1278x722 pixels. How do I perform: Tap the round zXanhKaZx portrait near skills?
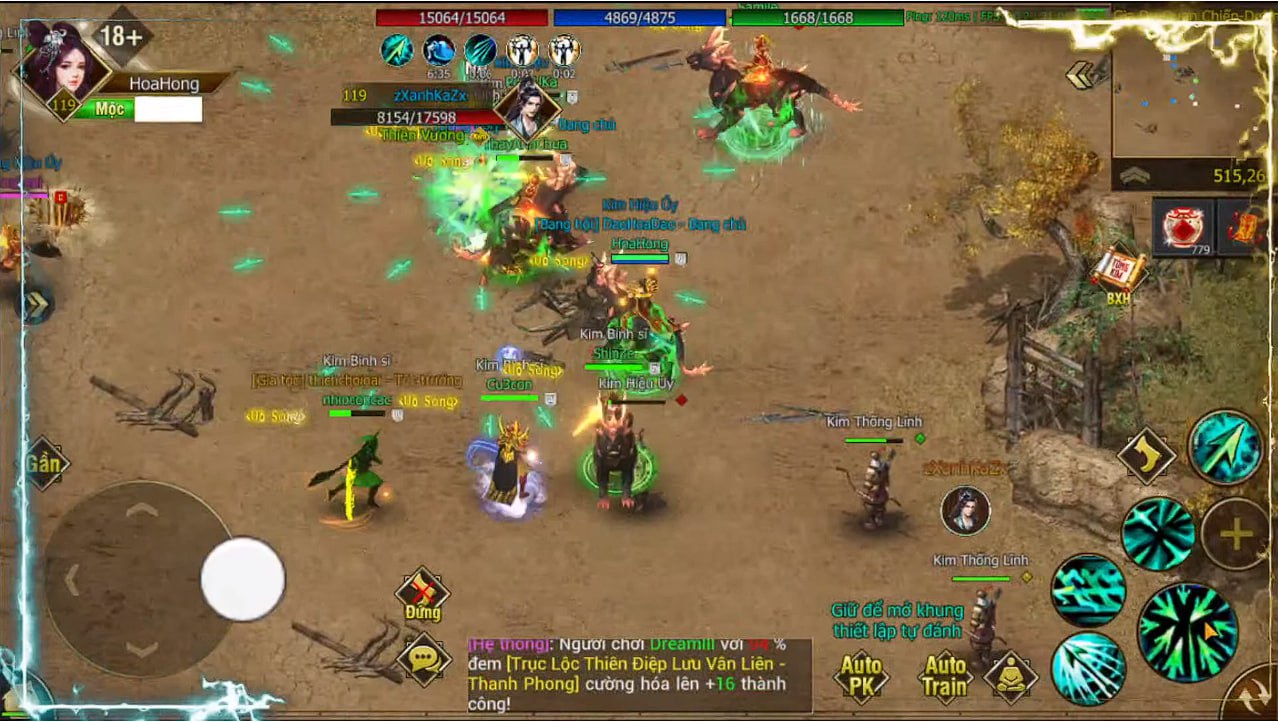pos(965,511)
